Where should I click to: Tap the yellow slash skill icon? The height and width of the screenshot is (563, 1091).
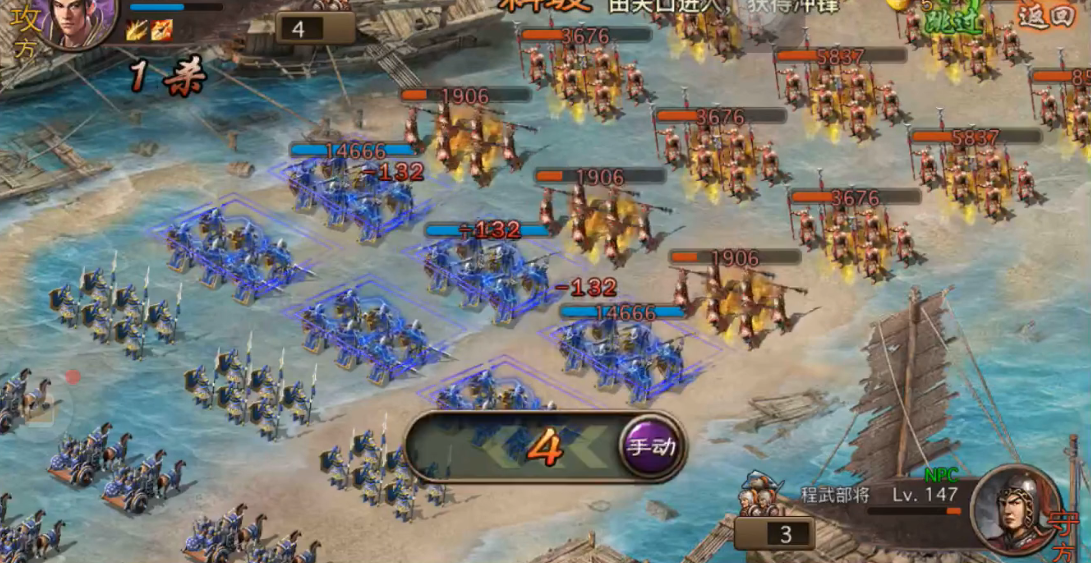(x=139, y=30)
